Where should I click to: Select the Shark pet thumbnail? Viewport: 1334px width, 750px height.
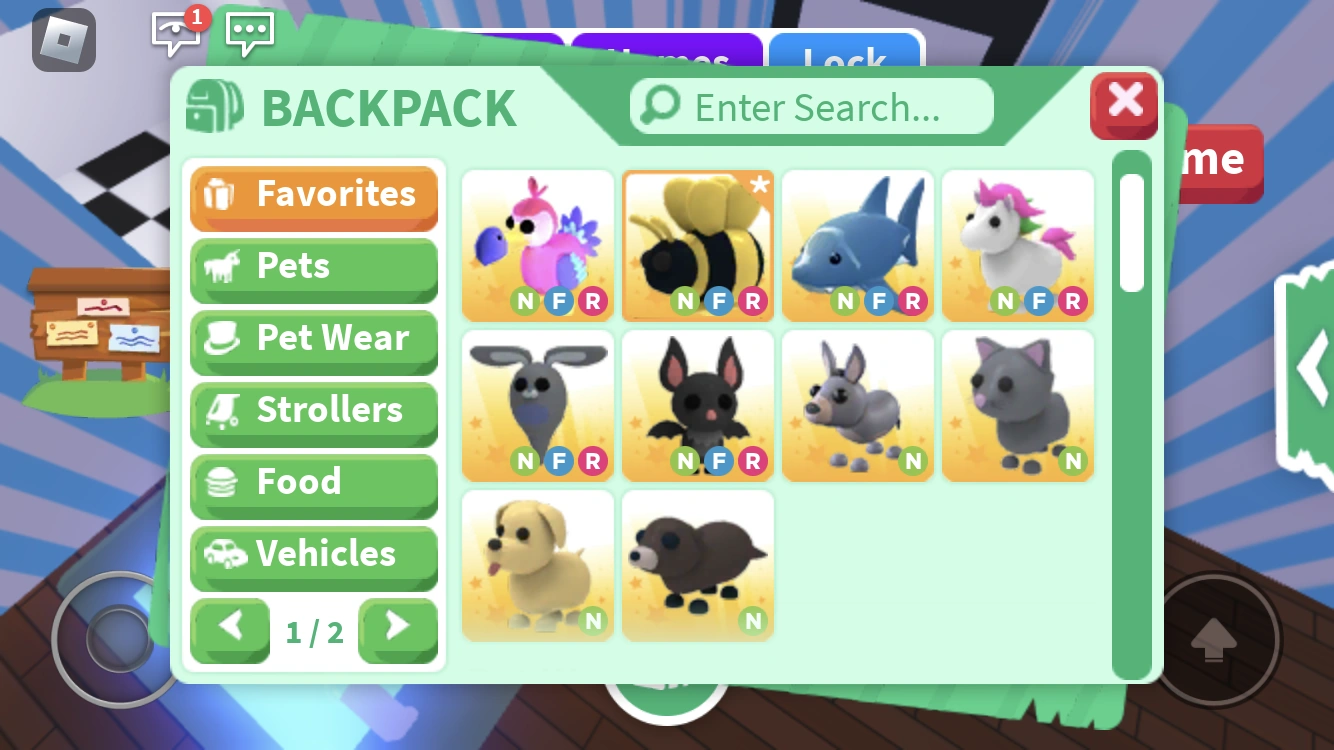[857, 243]
